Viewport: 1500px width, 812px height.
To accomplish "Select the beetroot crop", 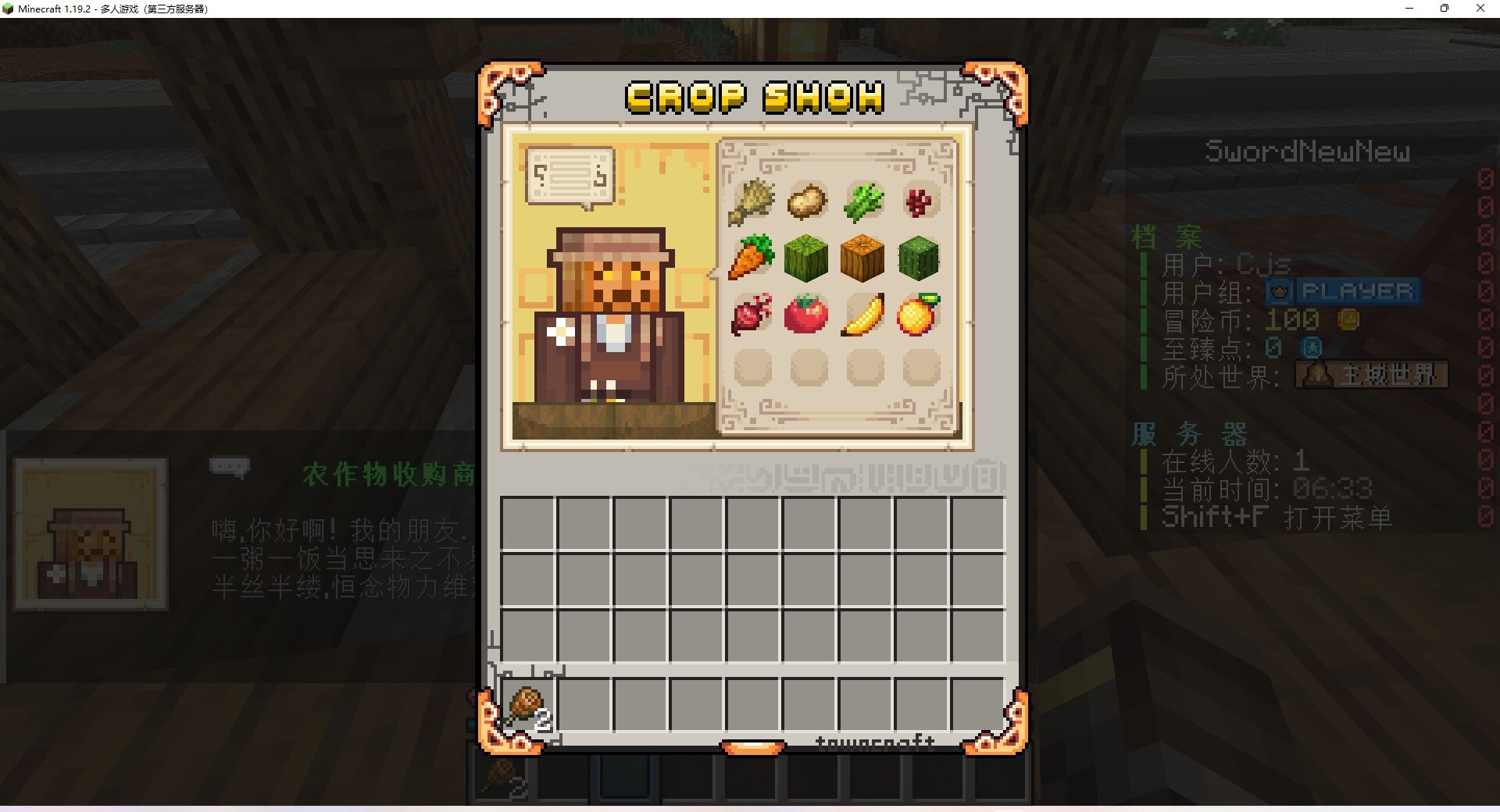I will pyautogui.click(x=752, y=314).
